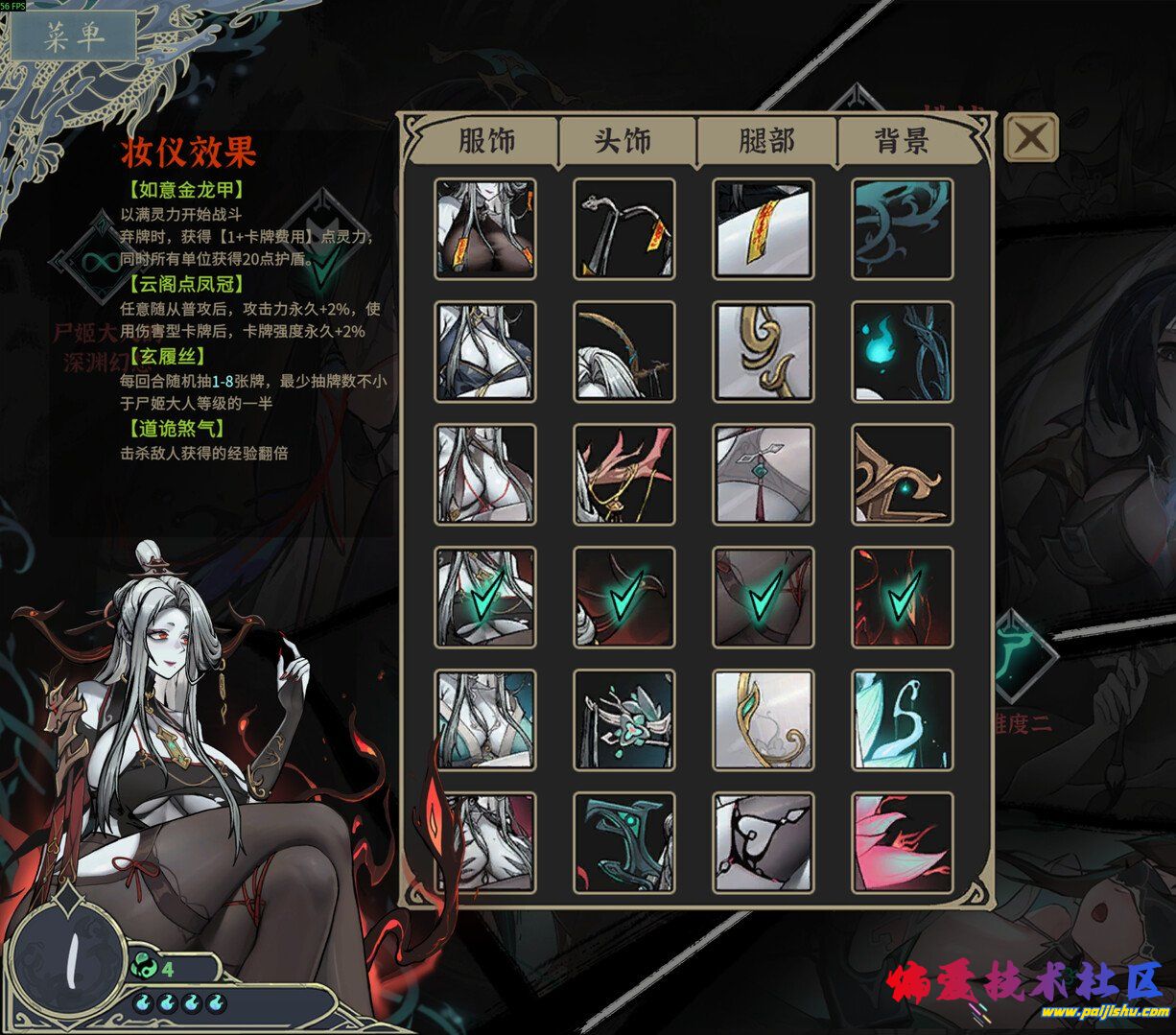
Task: Open the 菜单 menu button
Action: coord(74,36)
